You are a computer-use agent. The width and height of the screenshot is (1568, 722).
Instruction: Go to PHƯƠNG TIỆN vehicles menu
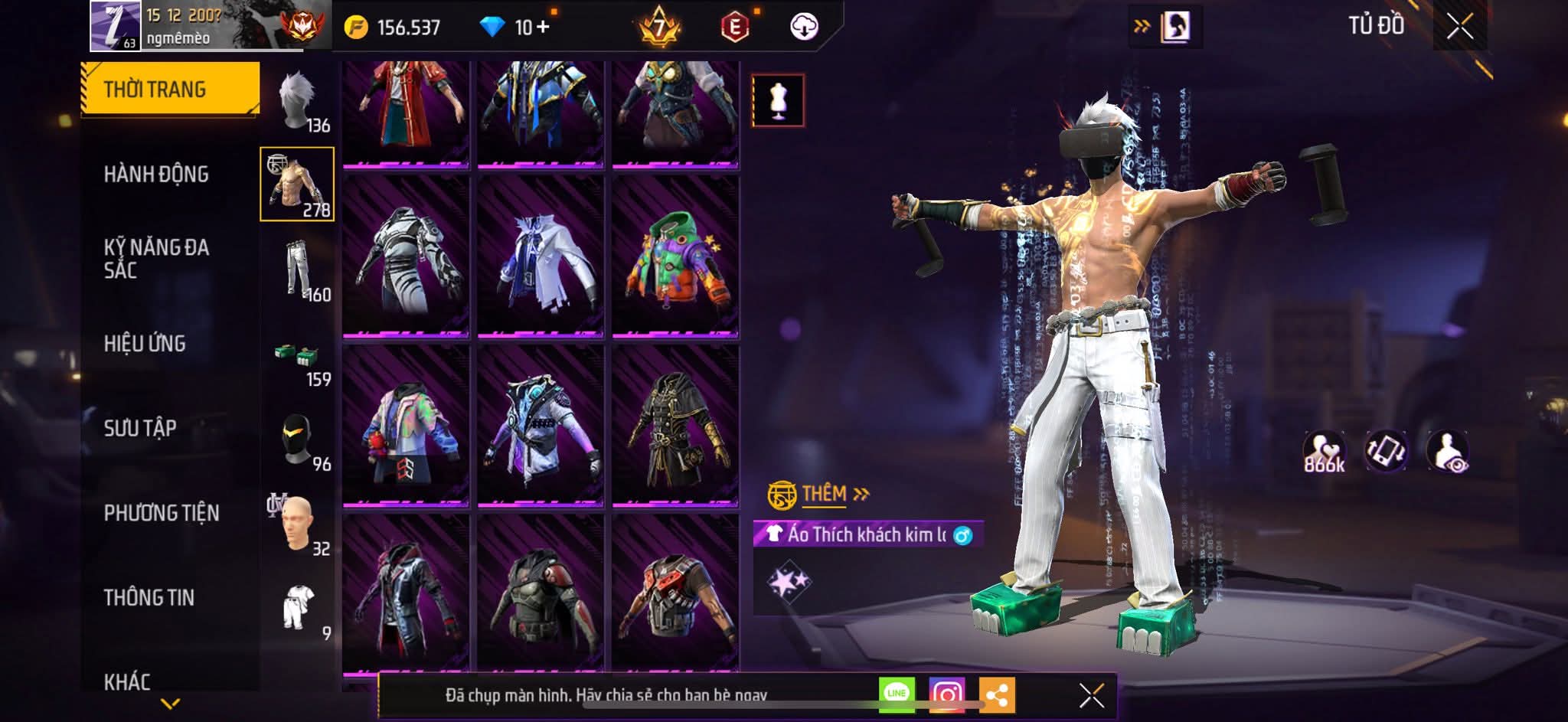161,513
